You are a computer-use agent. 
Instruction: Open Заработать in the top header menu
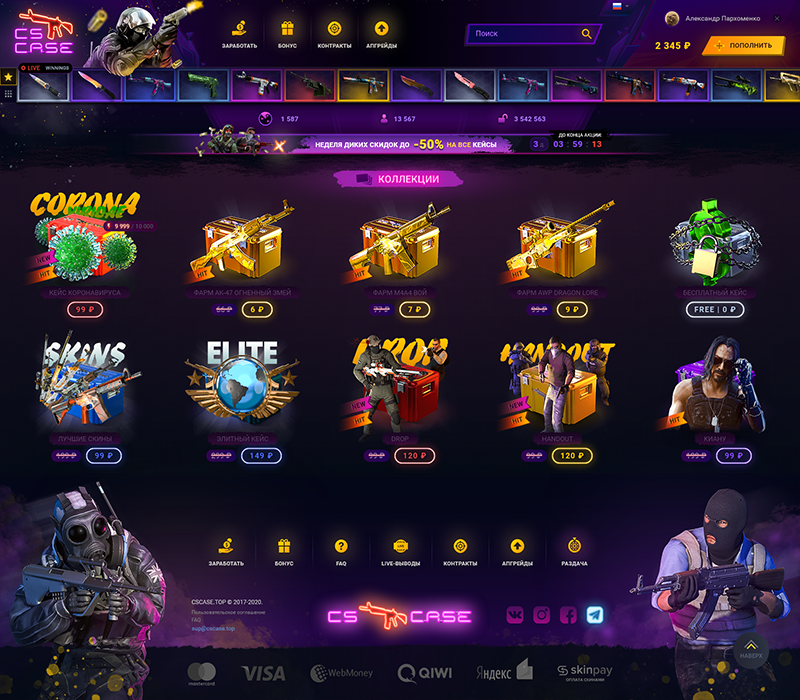[x=240, y=34]
